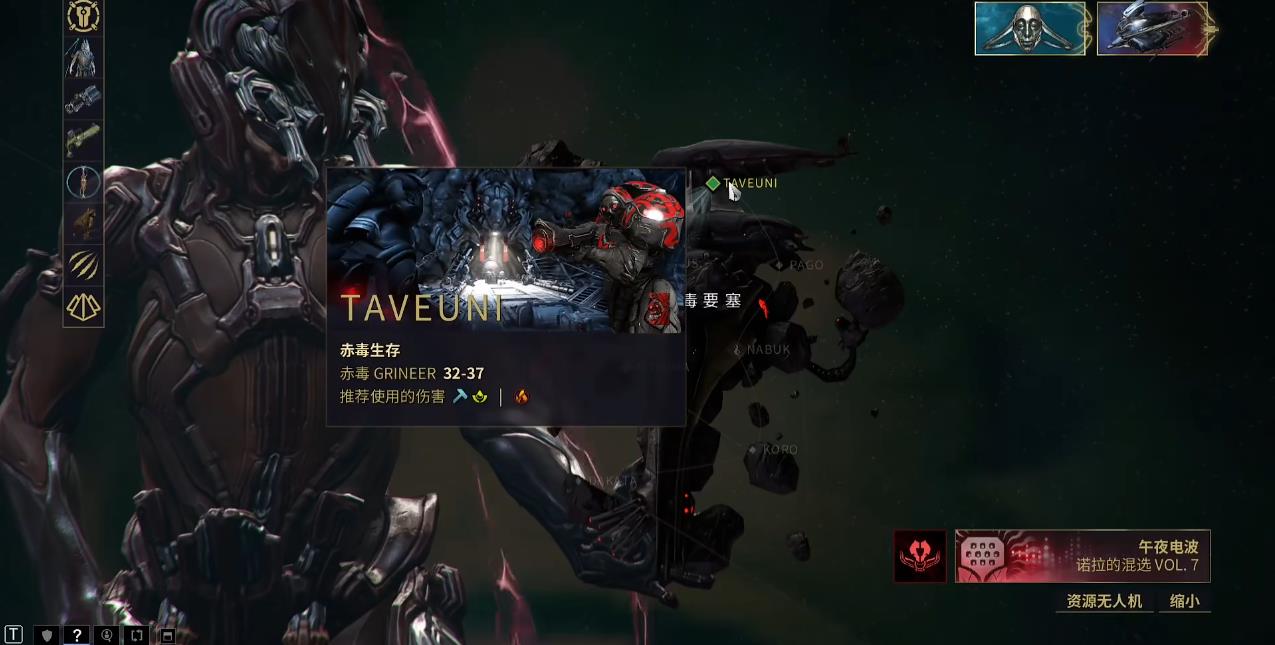Select the green secondary weapon slot
This screenshot has height=645, width=1275.
tap(84, 140)
